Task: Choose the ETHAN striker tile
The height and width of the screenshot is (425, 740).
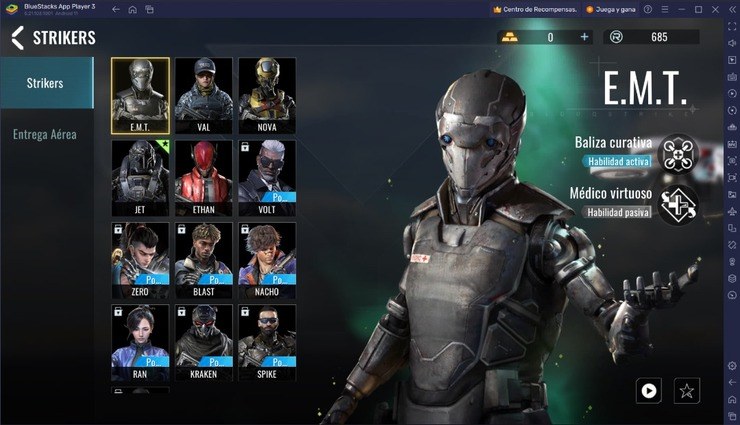Action: tap(204, 177)
